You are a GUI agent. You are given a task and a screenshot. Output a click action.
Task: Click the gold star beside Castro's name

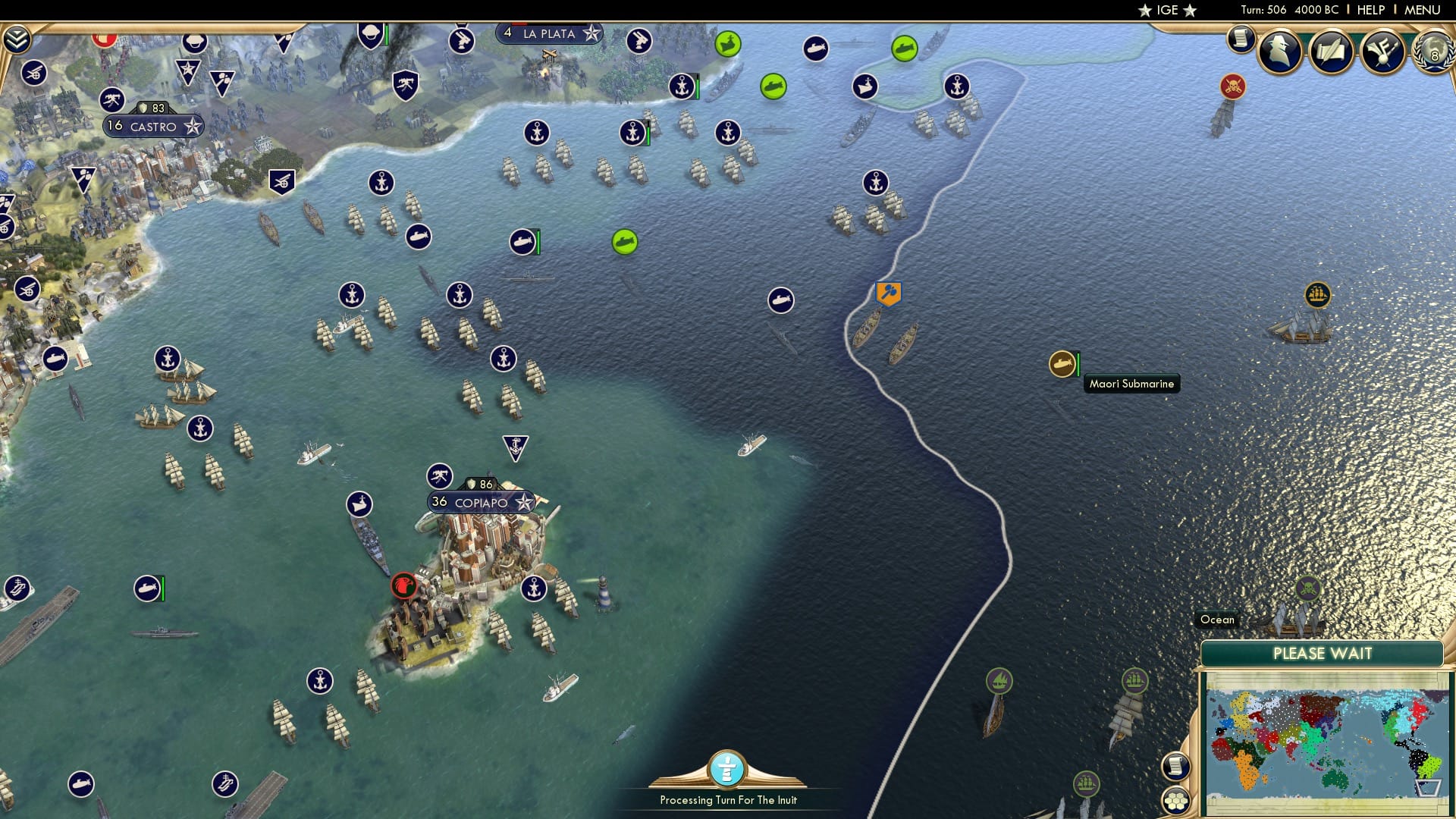pyautogui.click(x=190, y=127)
